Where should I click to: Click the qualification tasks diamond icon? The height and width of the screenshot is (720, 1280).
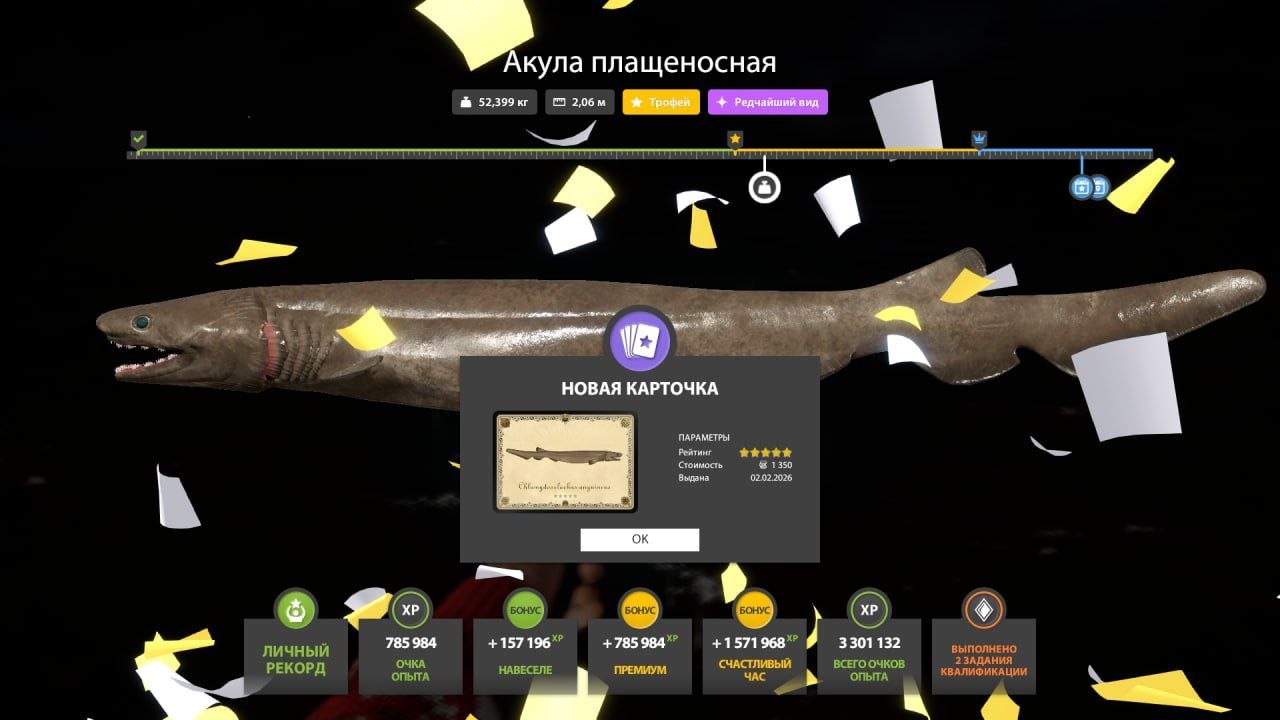(984, 608)
